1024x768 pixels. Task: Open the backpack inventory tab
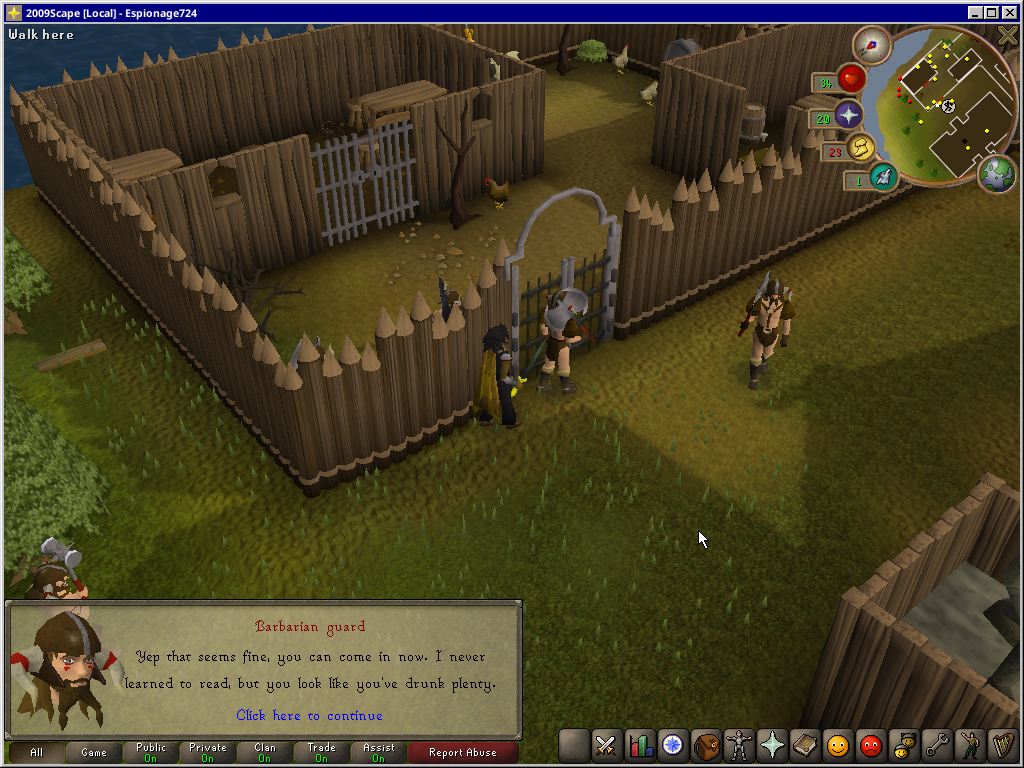tap(705, 745)
